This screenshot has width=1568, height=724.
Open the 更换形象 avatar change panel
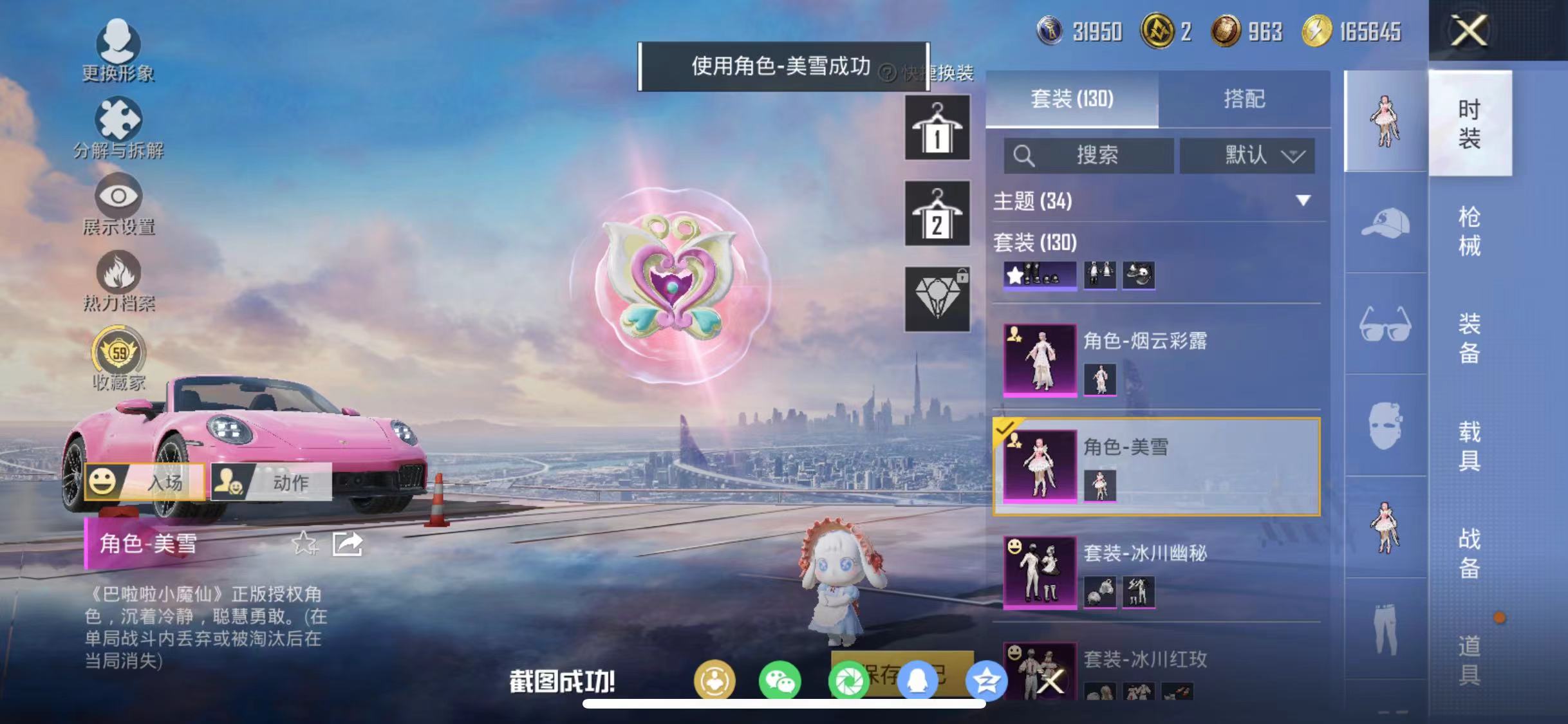[119, 50]
